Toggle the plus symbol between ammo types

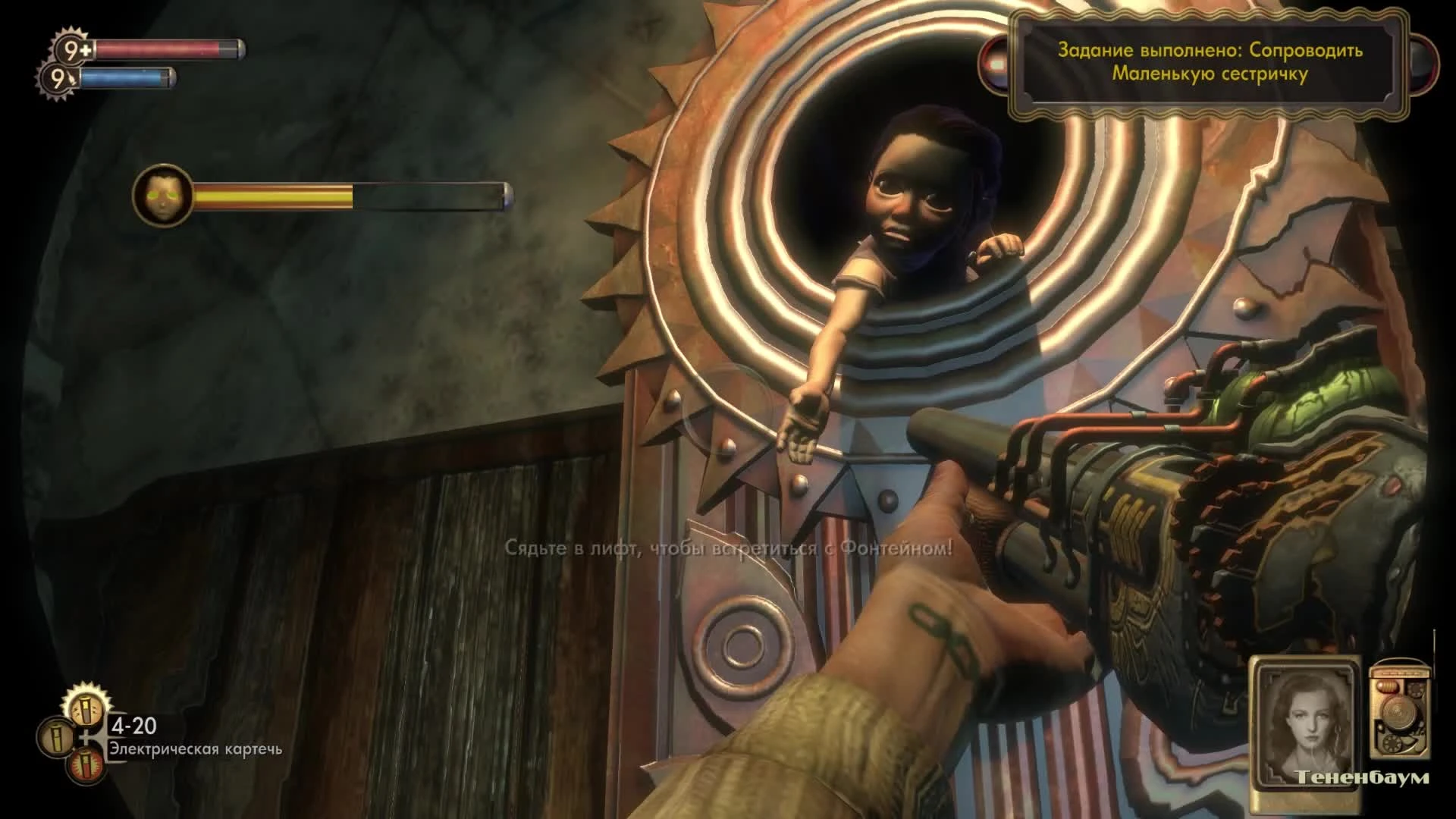[x=86, y=738]
